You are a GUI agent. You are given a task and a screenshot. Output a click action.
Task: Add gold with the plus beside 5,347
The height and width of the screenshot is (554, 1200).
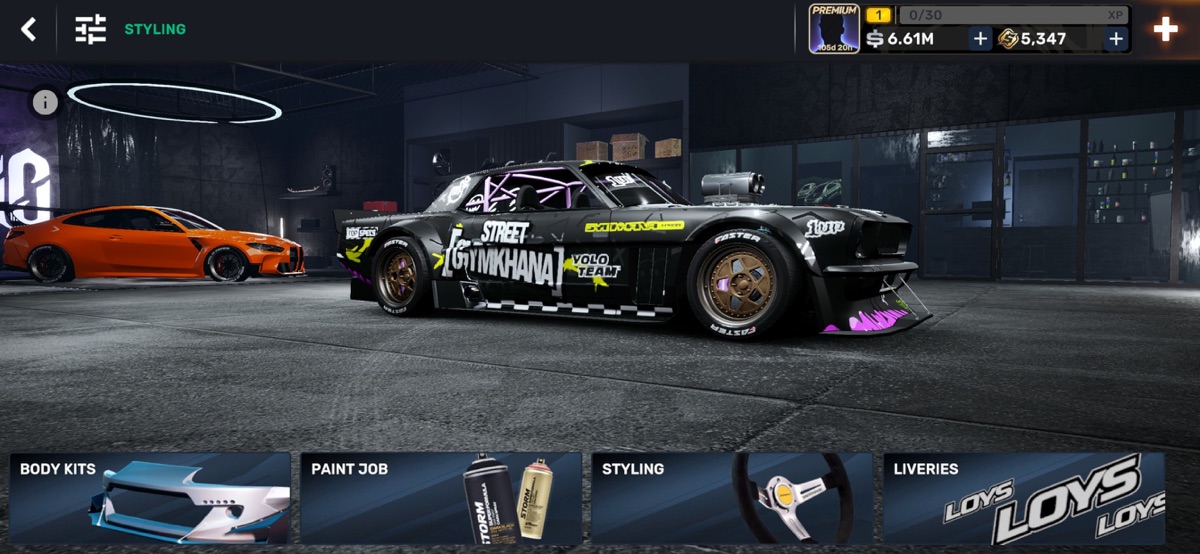[1116, 39]
